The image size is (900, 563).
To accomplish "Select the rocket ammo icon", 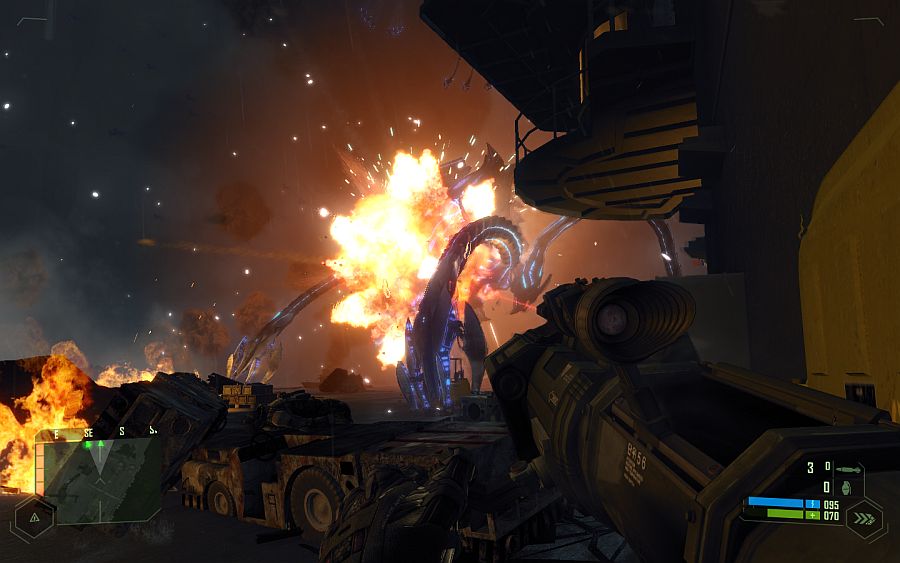I will coord(848,469).
